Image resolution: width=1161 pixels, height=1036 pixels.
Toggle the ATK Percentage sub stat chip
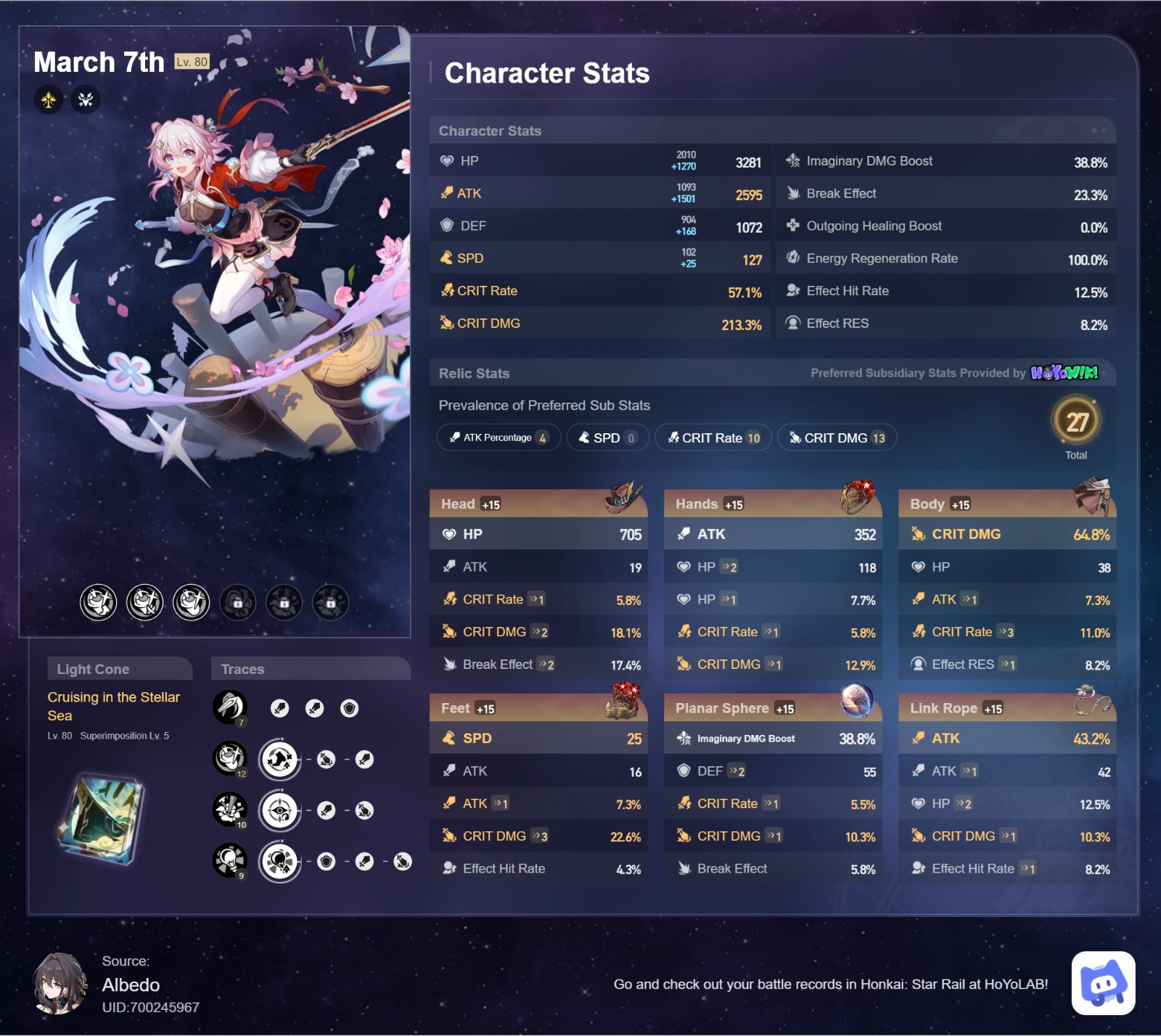coord(498,437)
